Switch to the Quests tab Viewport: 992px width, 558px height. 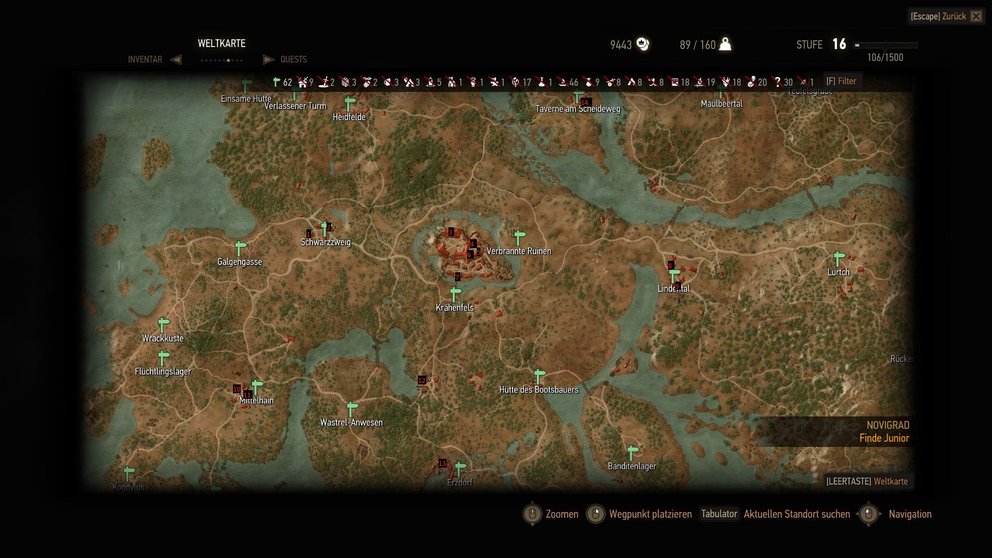pos(293,59)
